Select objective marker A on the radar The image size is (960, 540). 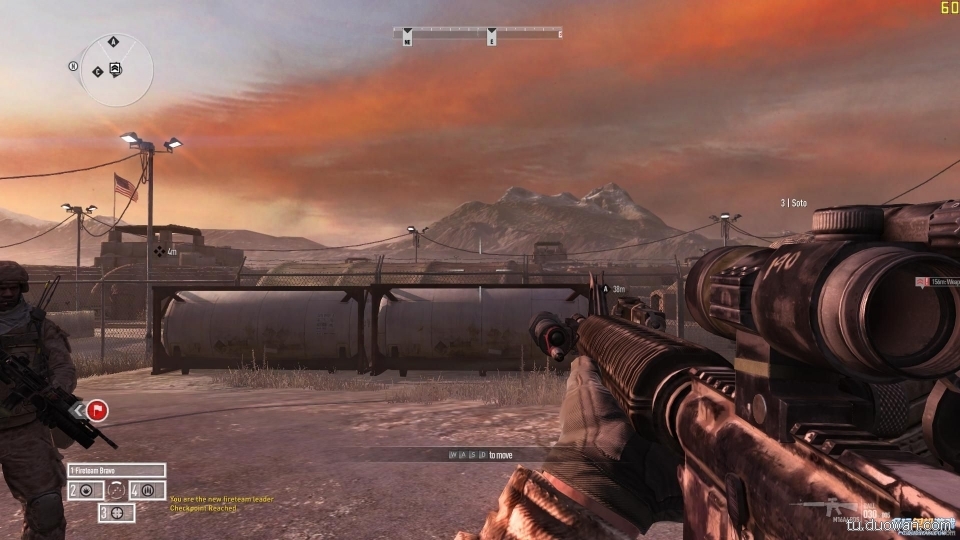click(113, 42)
